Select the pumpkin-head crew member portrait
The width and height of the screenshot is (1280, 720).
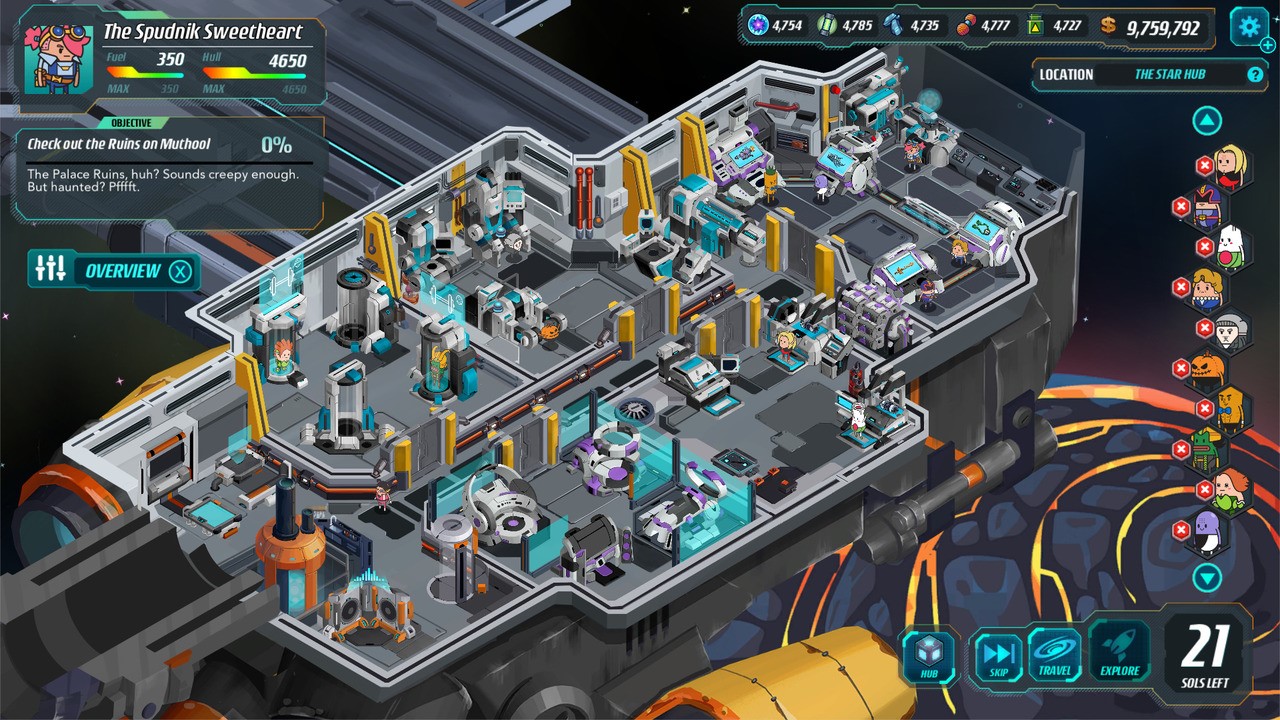1208,371
